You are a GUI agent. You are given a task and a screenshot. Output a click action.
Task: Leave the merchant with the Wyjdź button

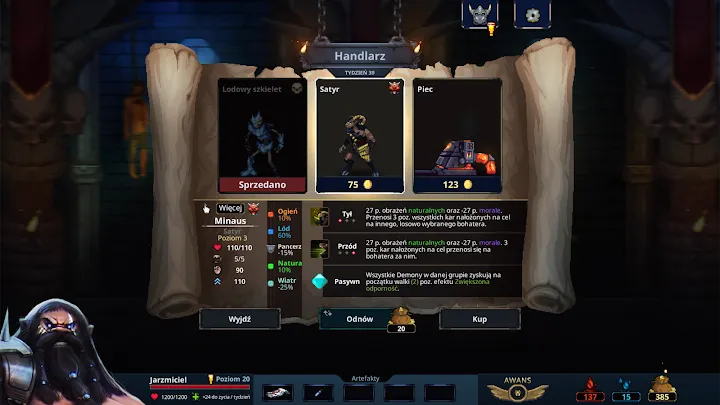pos(239,318)
